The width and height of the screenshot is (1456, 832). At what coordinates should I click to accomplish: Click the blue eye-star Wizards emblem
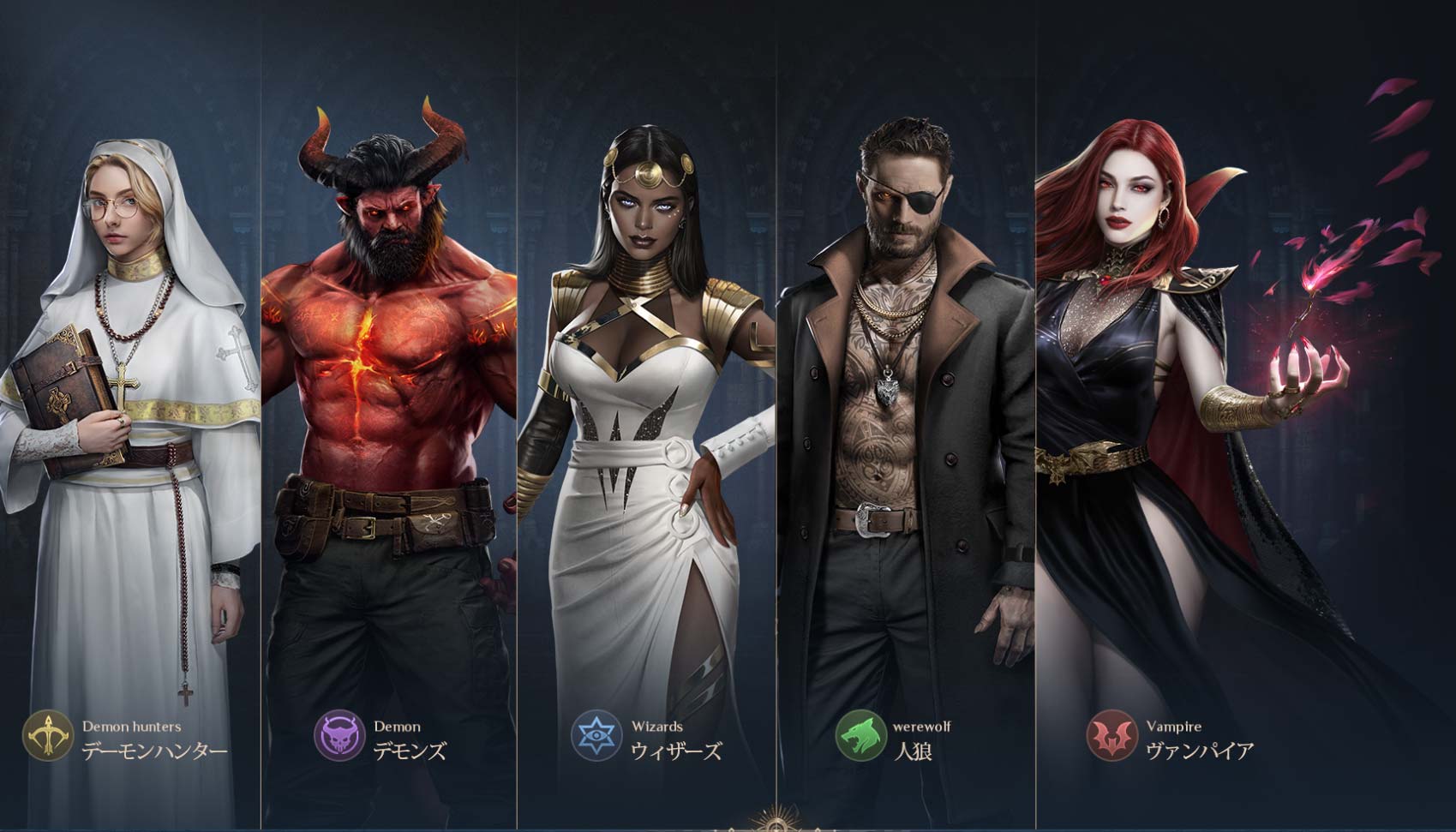pos(596,736)
